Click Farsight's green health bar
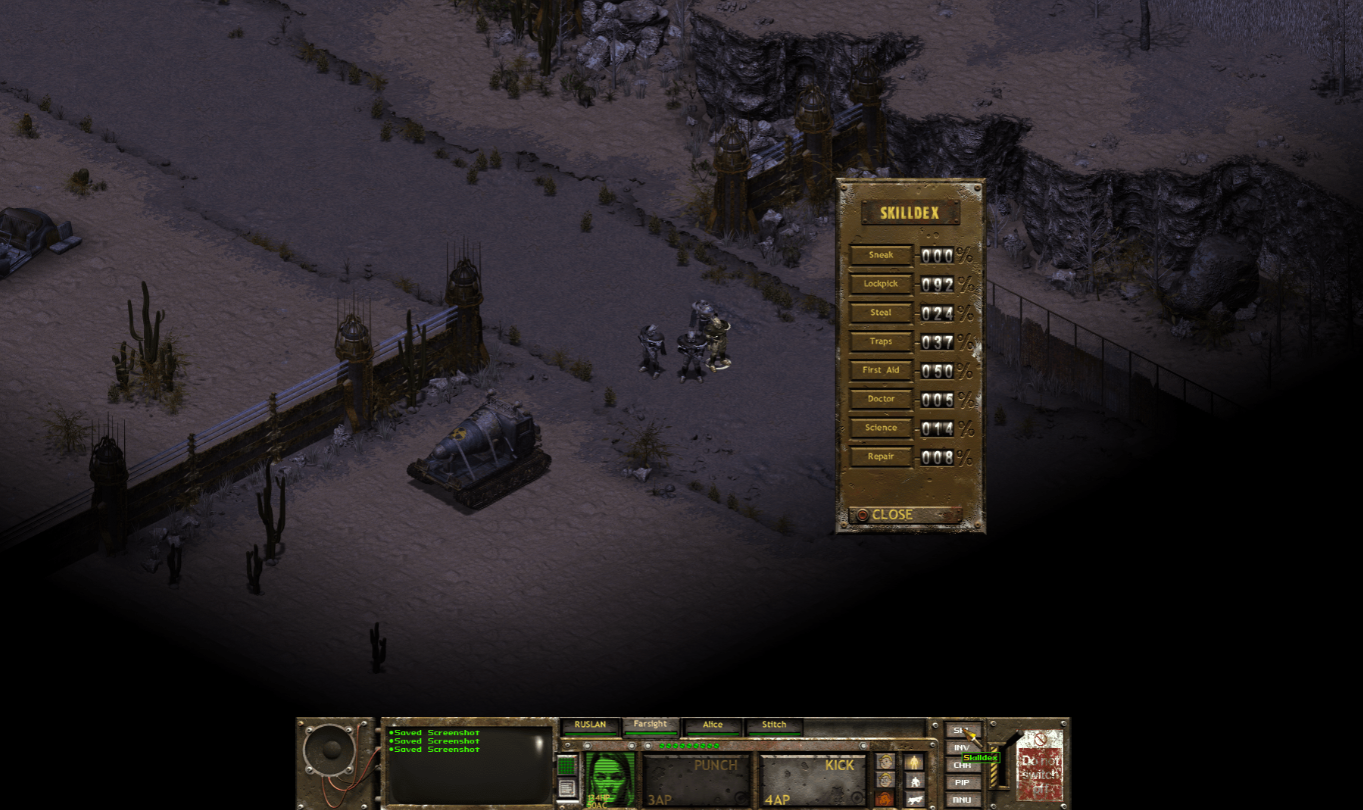Viewport: 1363px width, 810px height. [x=651, y=733]
